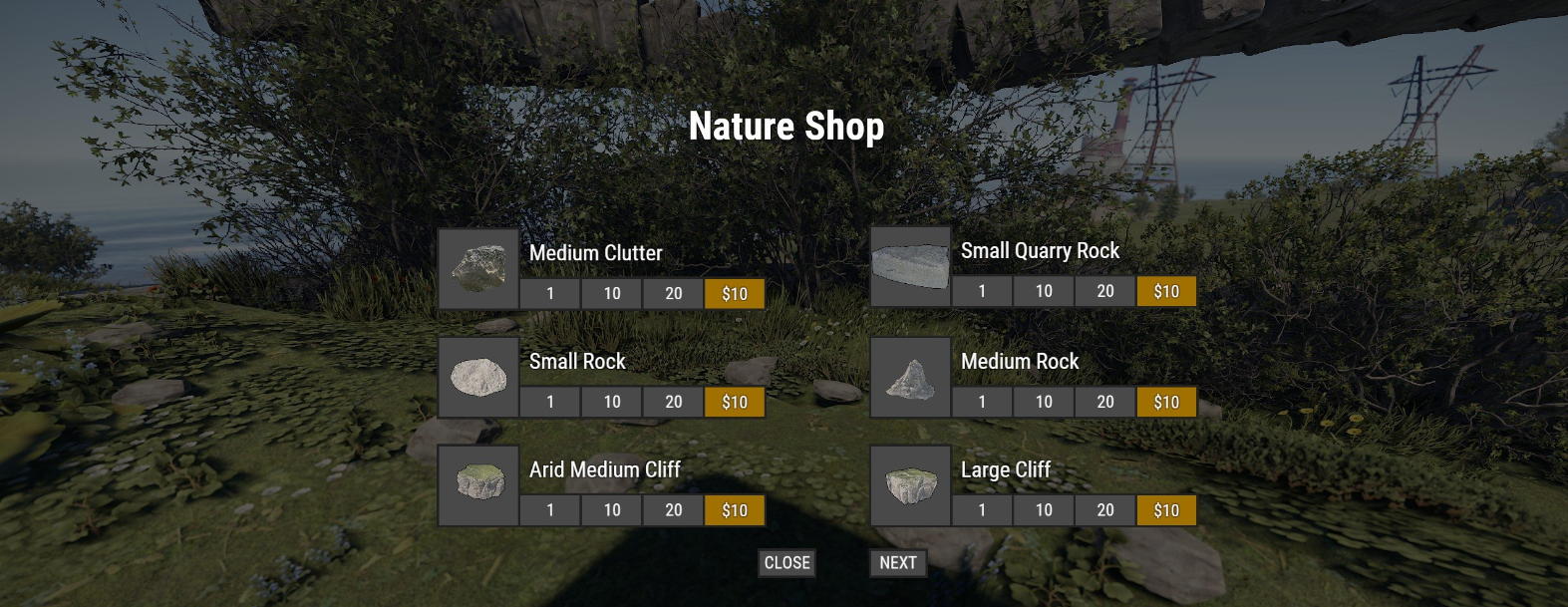Select the Small Rock item image

[478, 378]
